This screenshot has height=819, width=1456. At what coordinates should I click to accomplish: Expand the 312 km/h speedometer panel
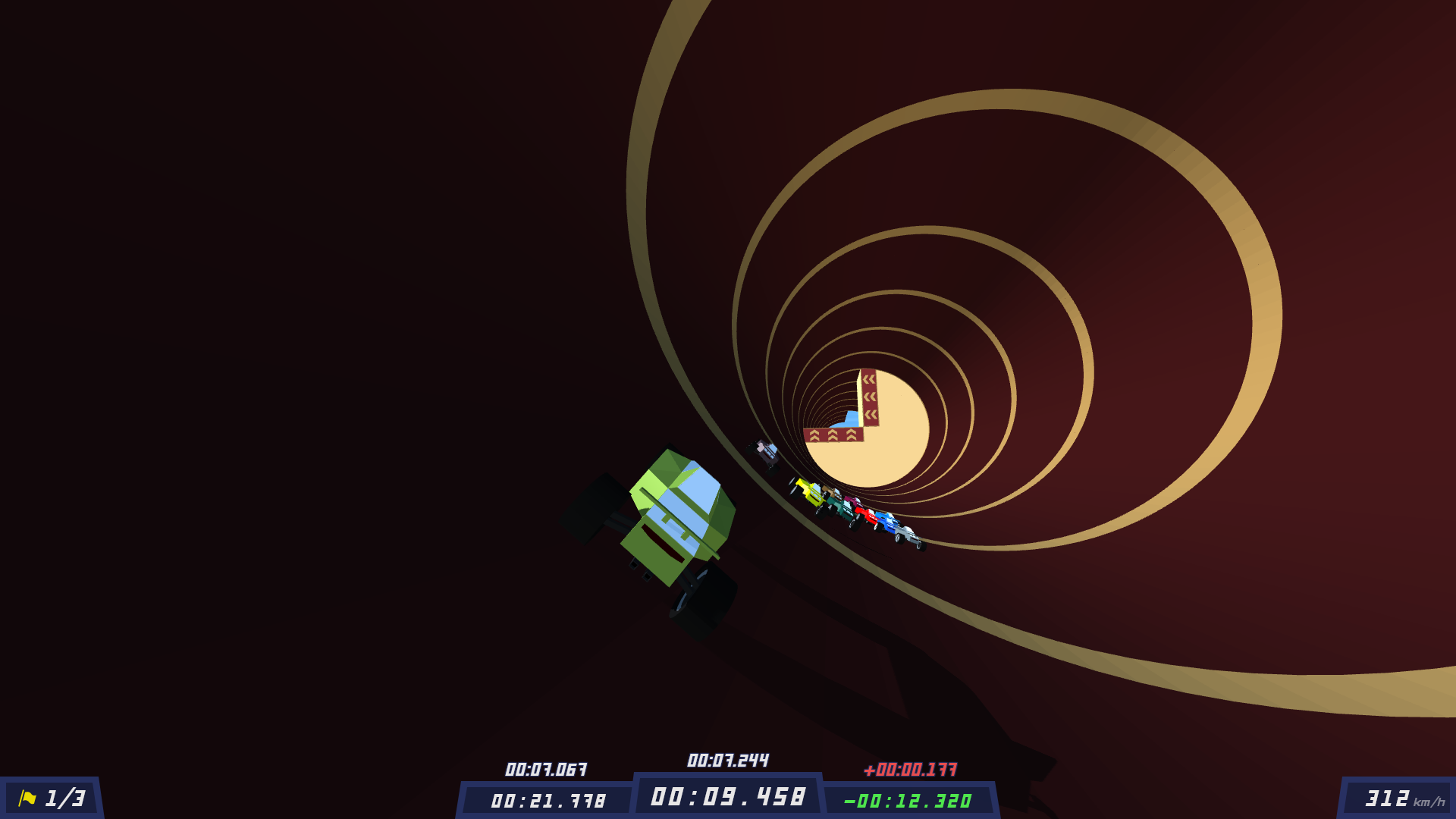click(1389, 797)
